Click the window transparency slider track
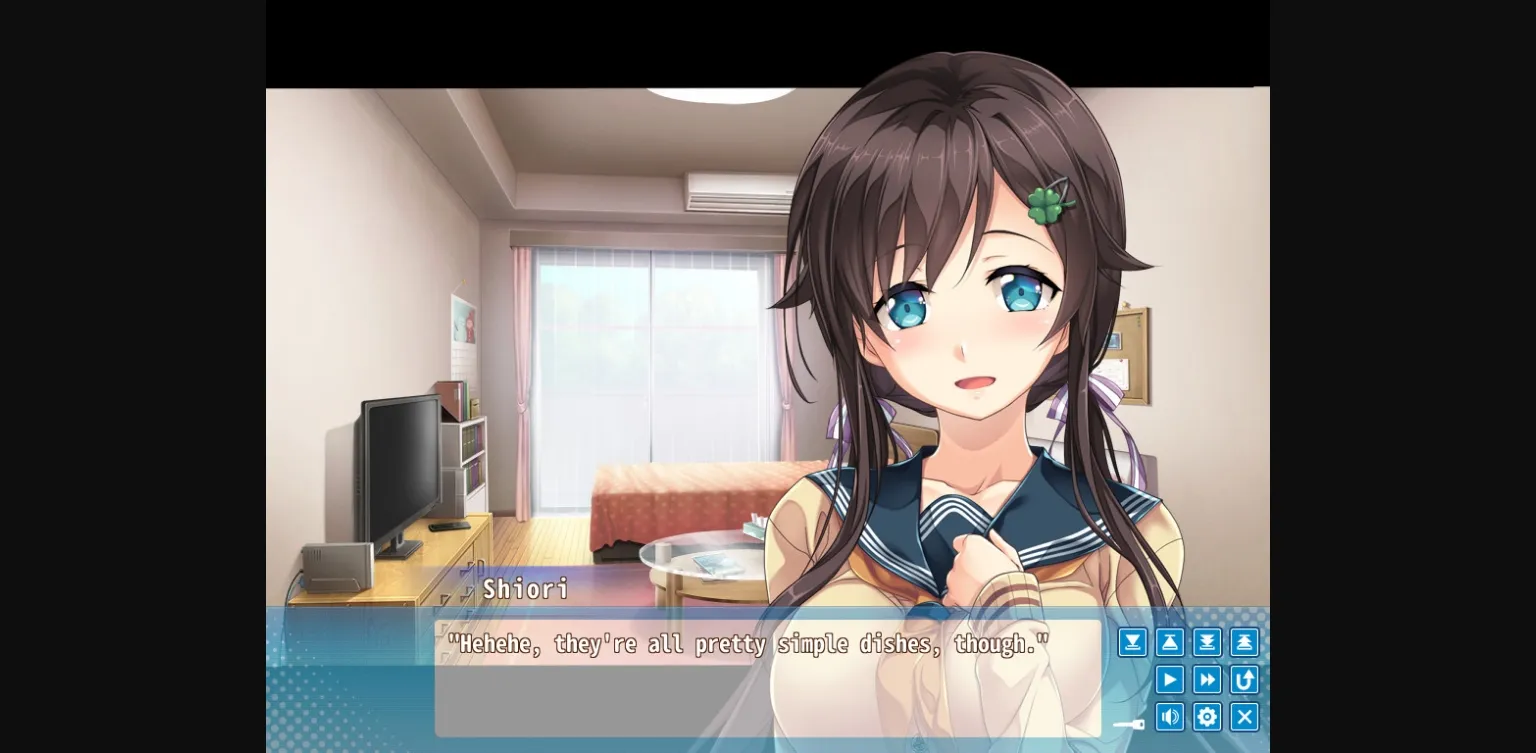Screen dimensions: 1536x753 tap(1120, 723)
